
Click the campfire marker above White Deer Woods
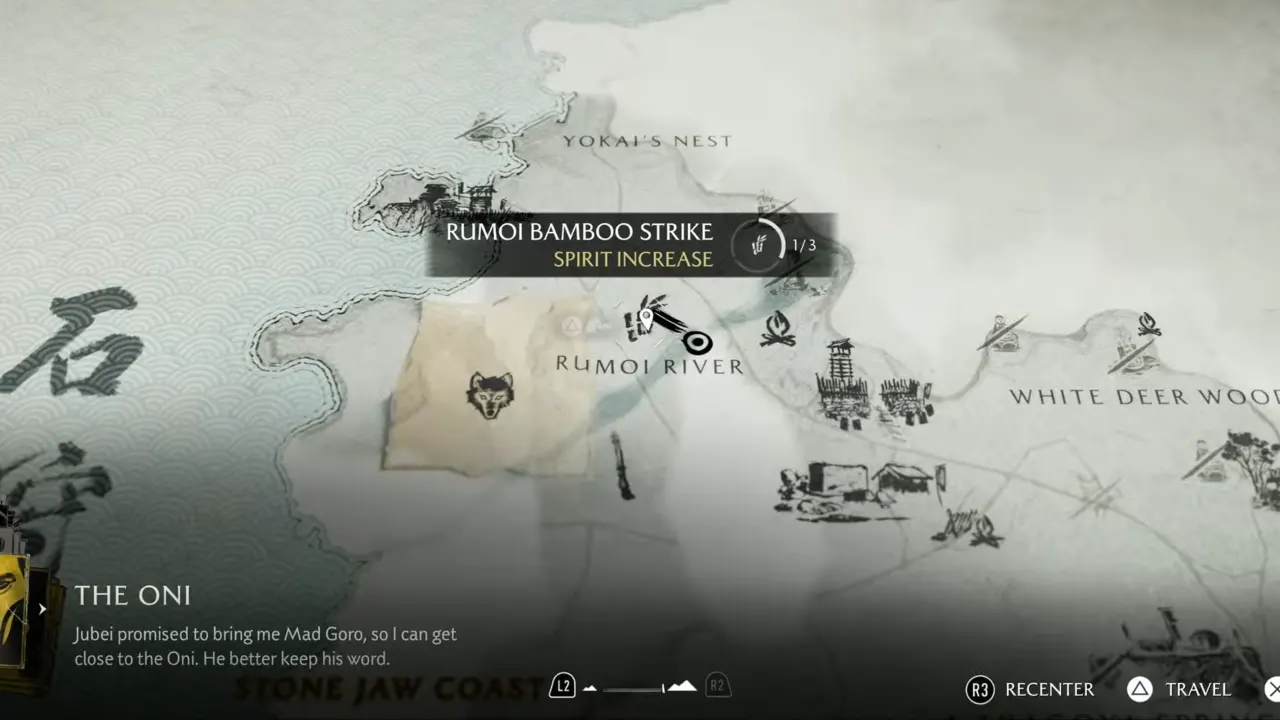coord(1149,324)
